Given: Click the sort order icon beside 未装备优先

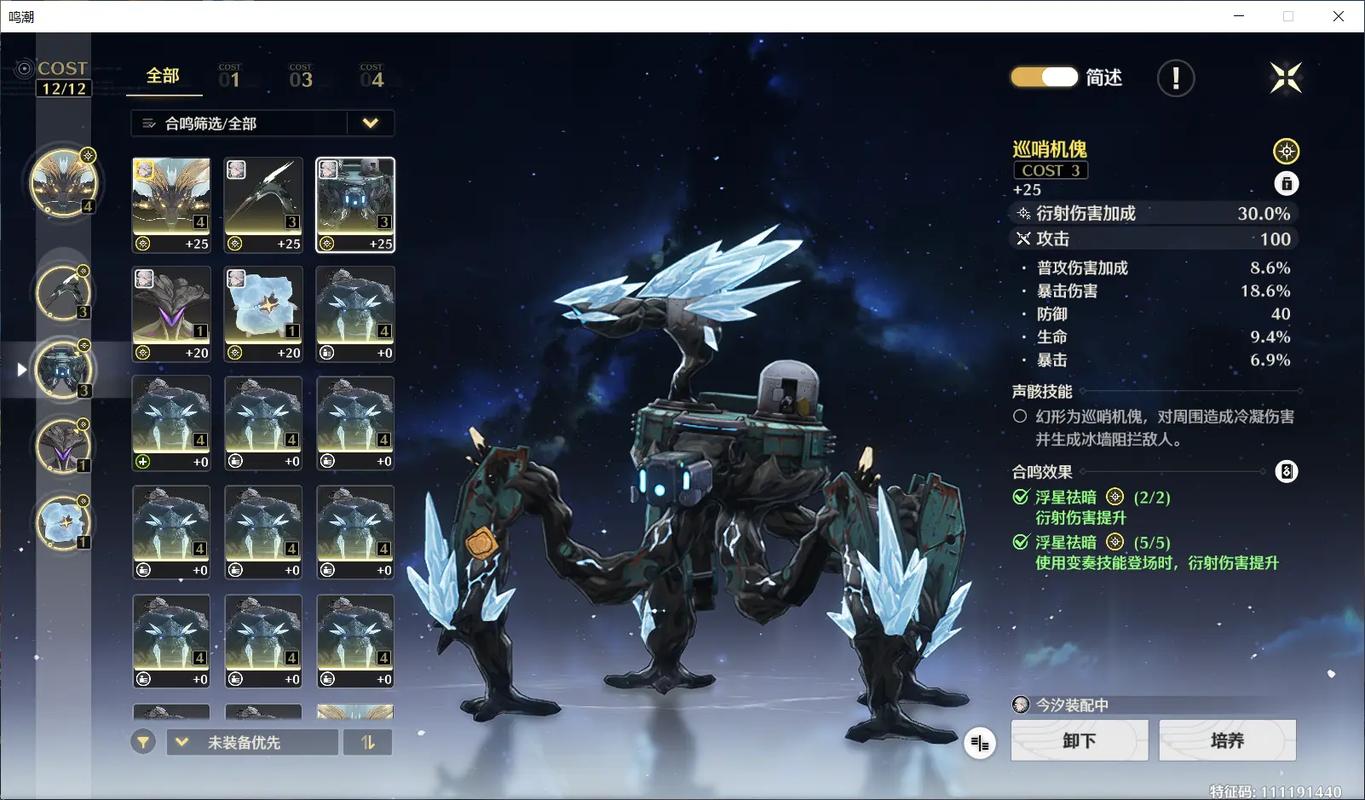Looking at the screenshot, I should coord(367,741).
